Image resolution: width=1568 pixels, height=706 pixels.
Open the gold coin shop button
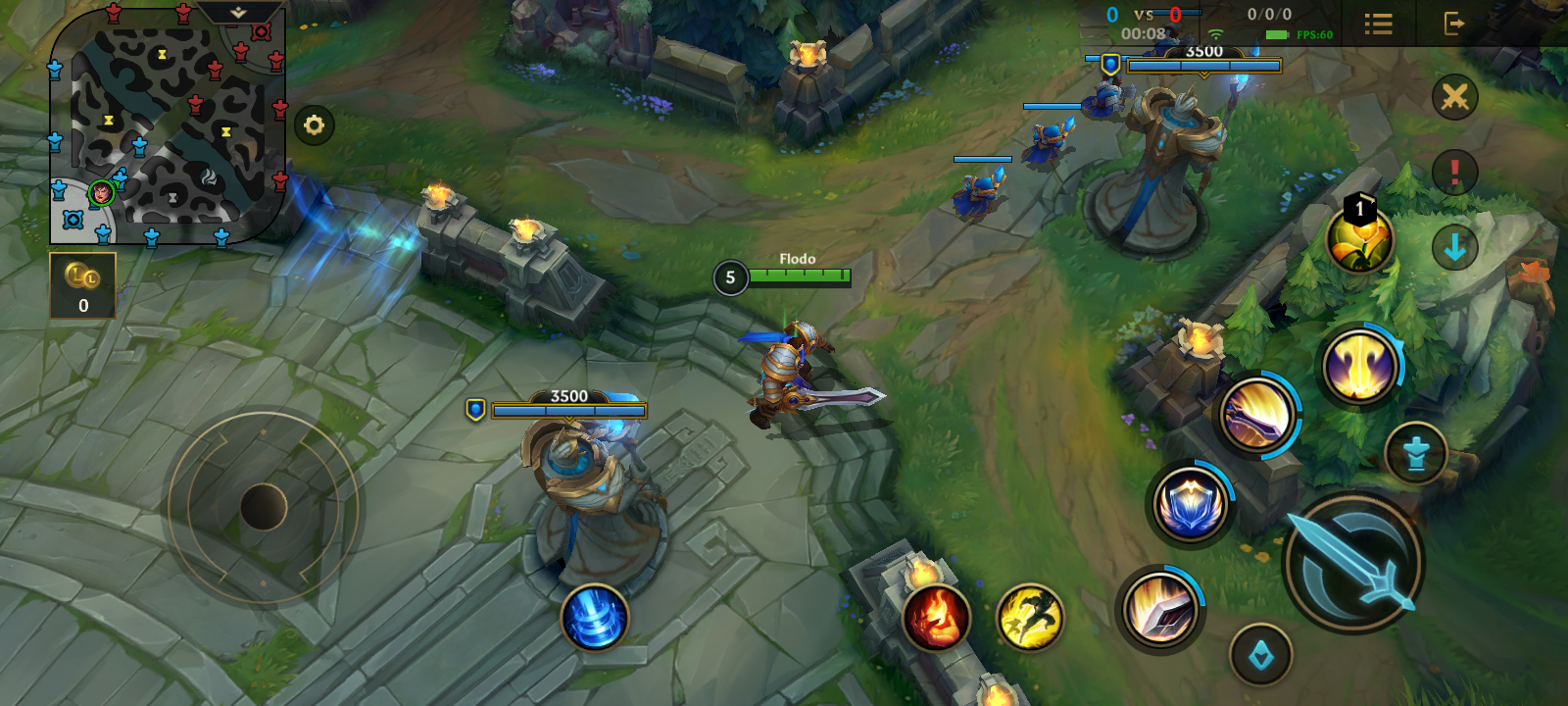point(83,285)
